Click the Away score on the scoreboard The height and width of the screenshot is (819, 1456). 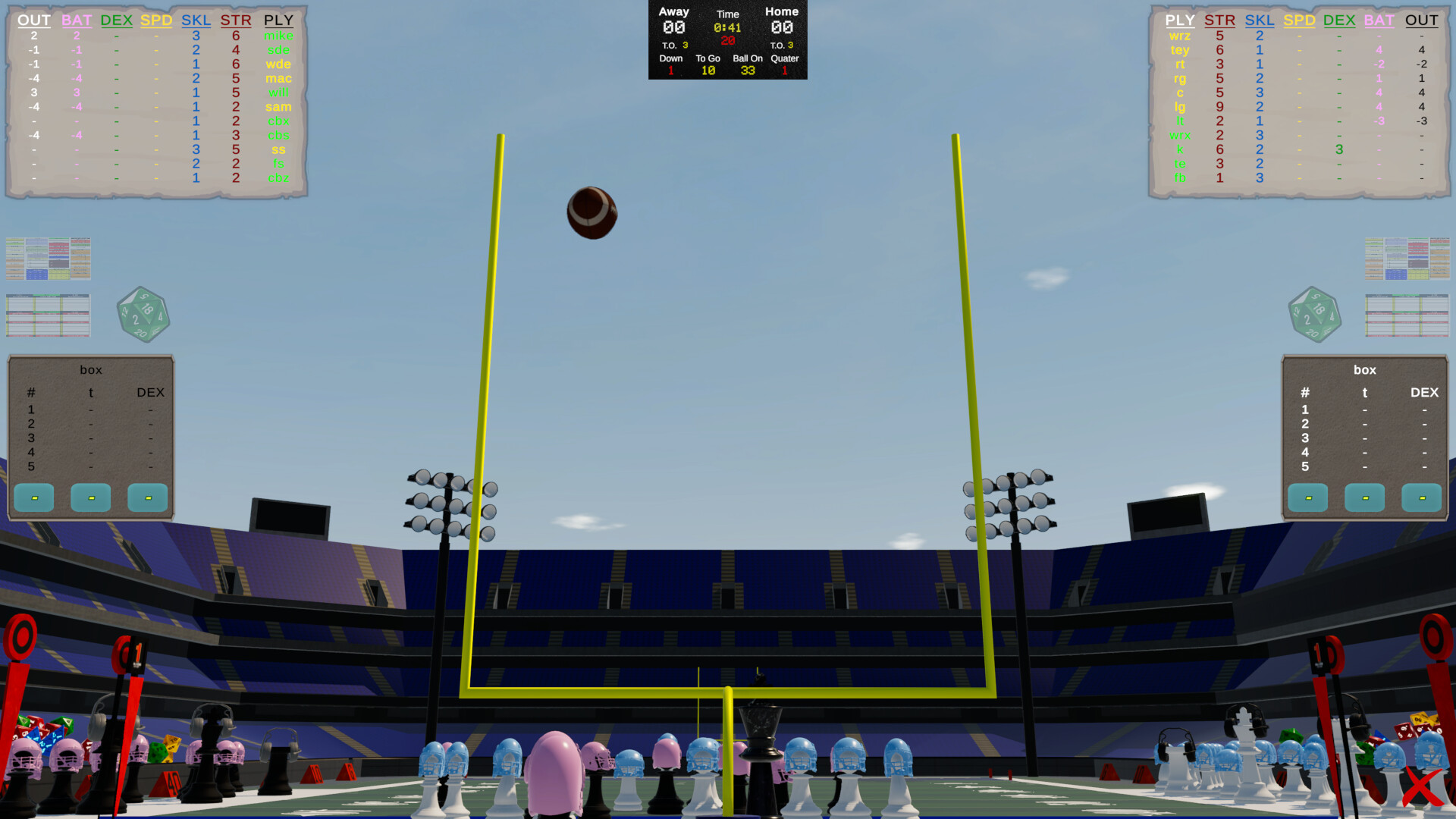point(673,27)
